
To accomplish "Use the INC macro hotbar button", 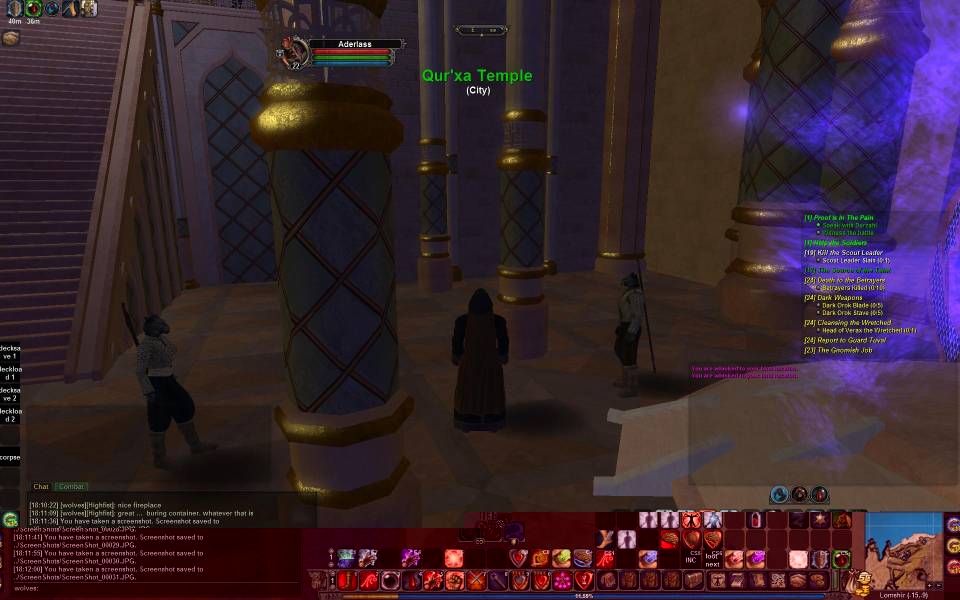I will (691, 559).
